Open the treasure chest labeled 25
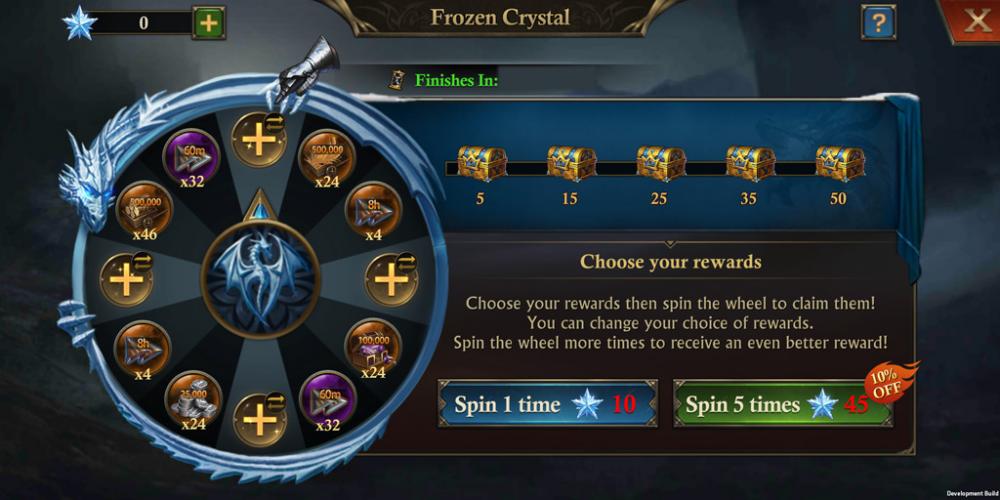 (x=661, y=163)
